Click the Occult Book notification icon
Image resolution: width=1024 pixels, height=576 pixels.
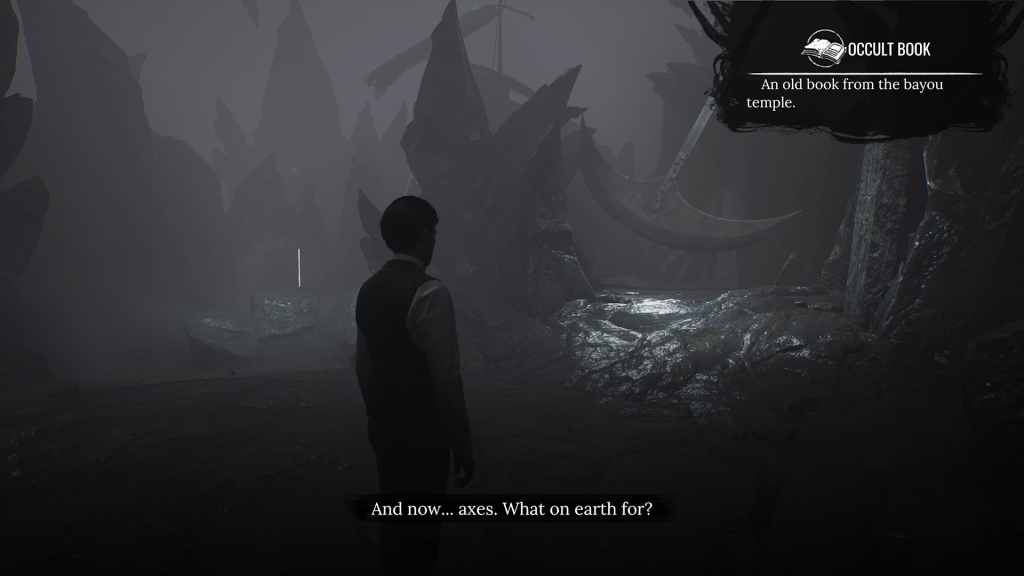point(825,49)
